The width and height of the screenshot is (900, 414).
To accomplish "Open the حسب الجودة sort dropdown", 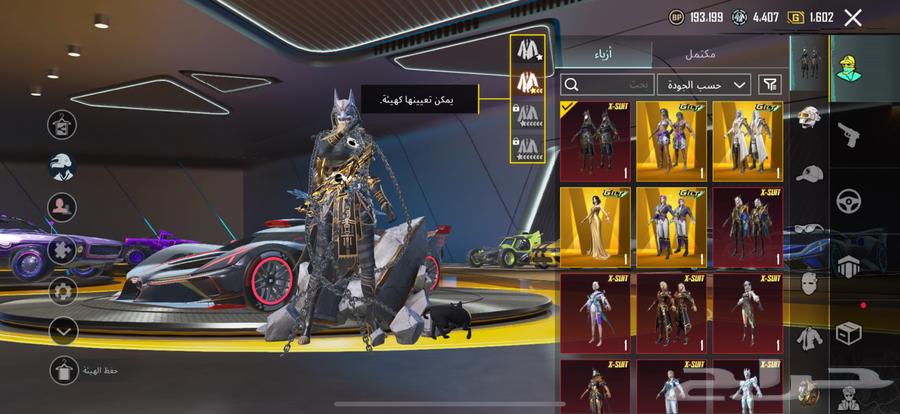I will click(x=705, y=85).
